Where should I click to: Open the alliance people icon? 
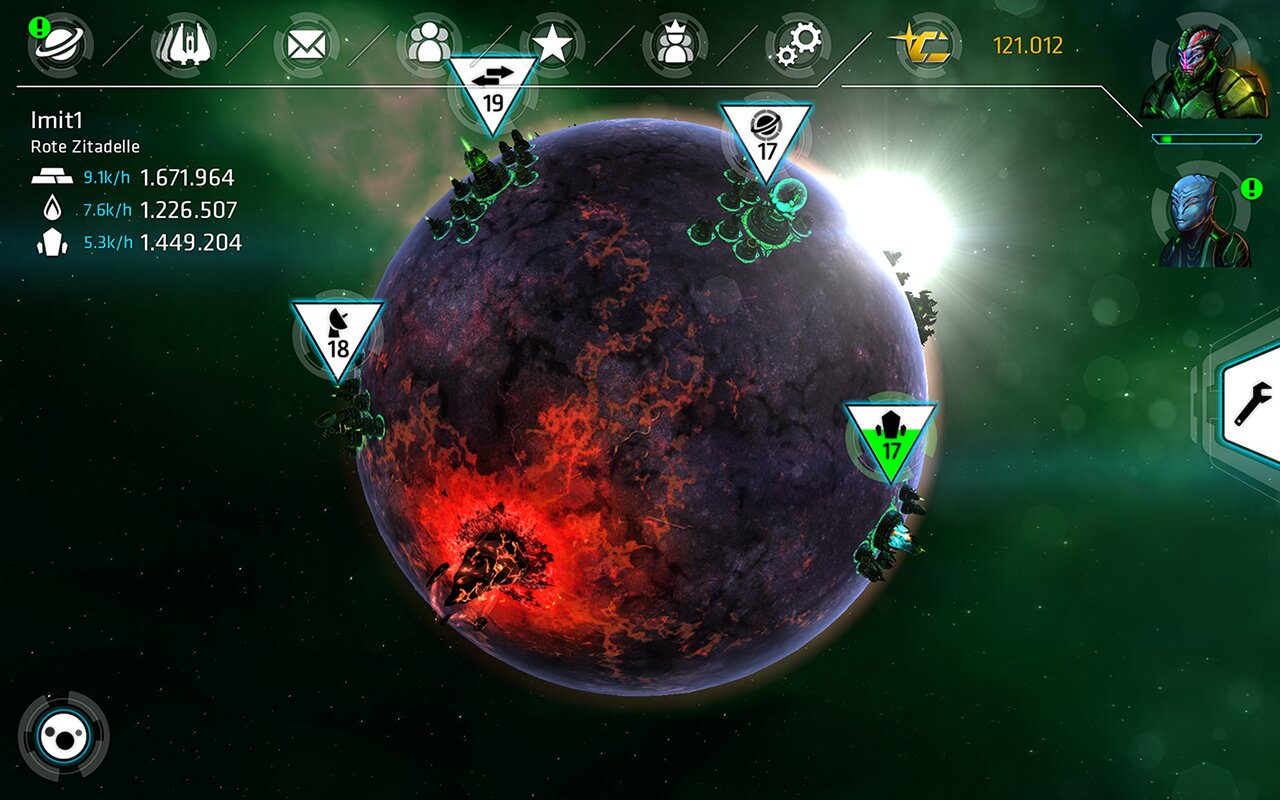click(429, 45)
